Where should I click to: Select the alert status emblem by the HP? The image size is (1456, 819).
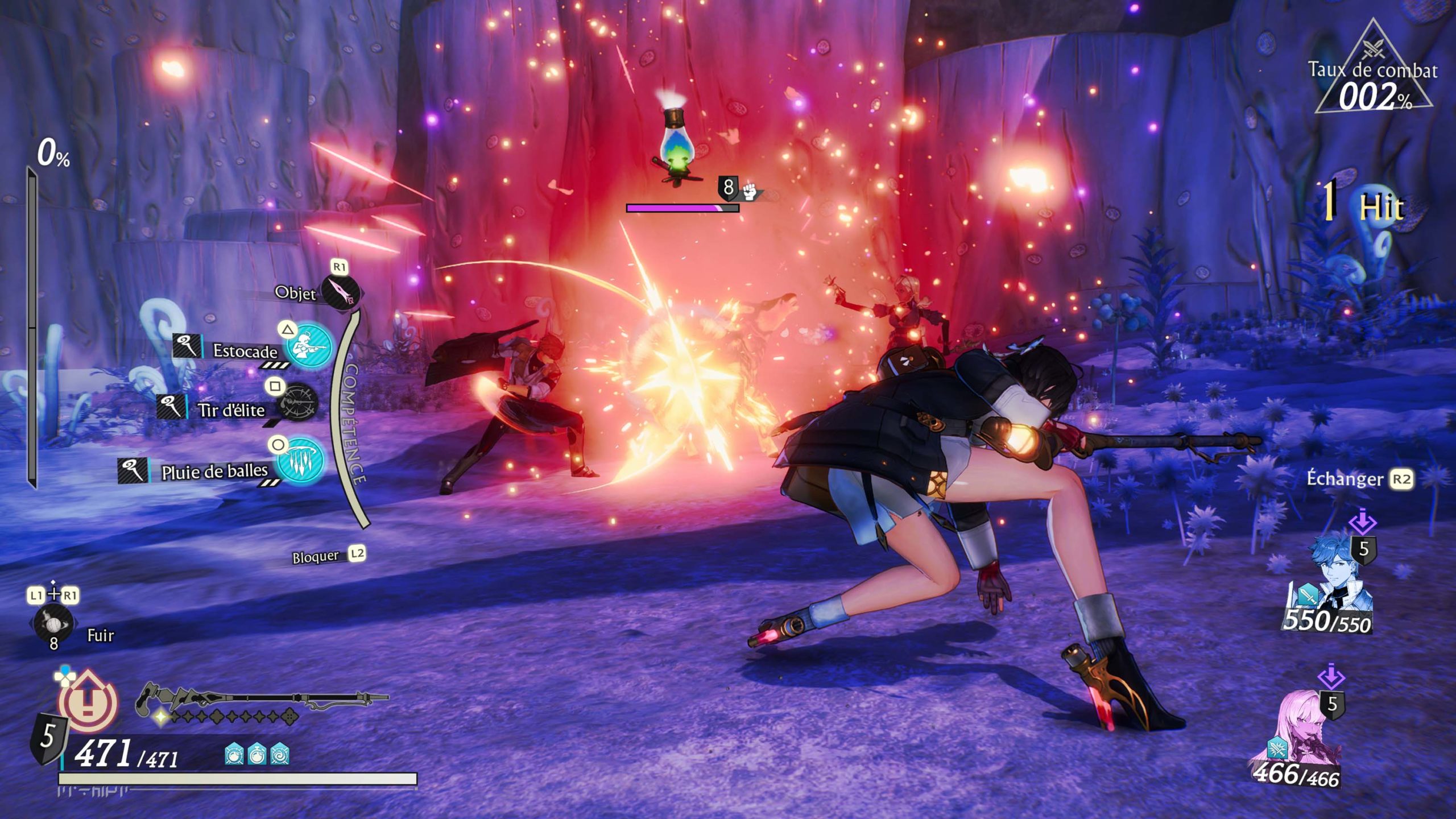[x=88, y=701]
